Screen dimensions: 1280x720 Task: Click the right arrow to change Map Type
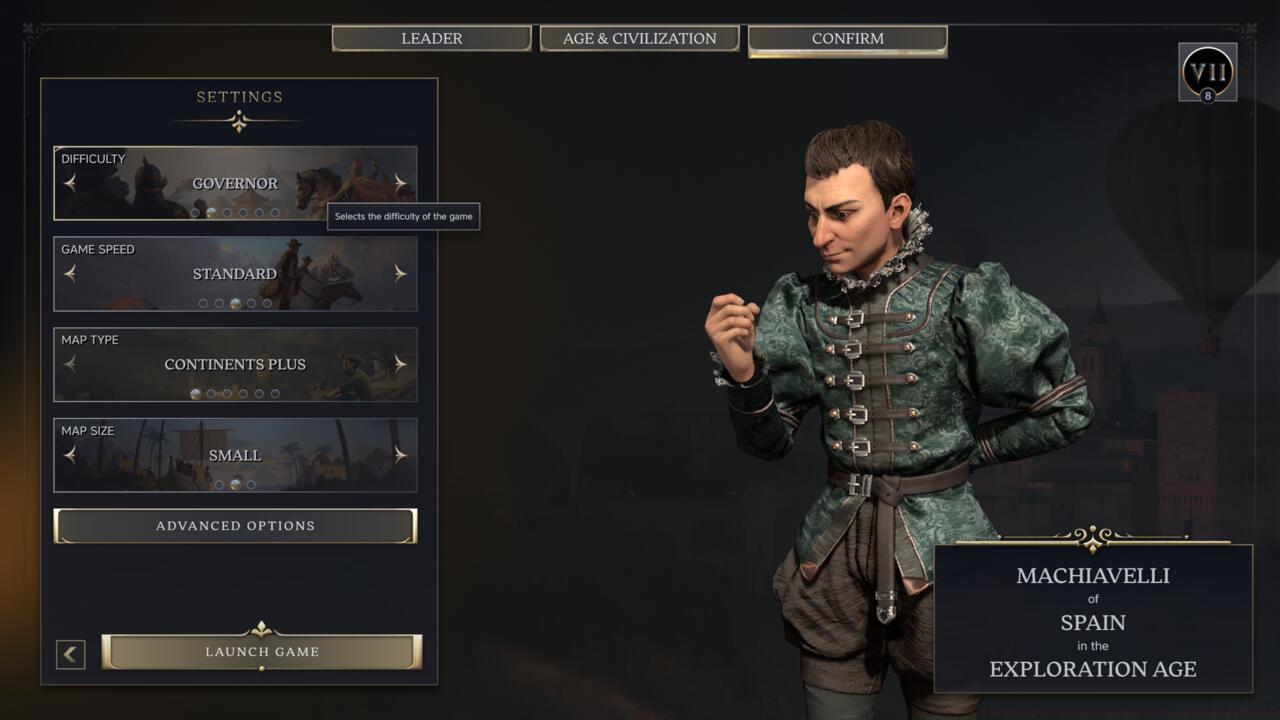(x=400, y=364)
